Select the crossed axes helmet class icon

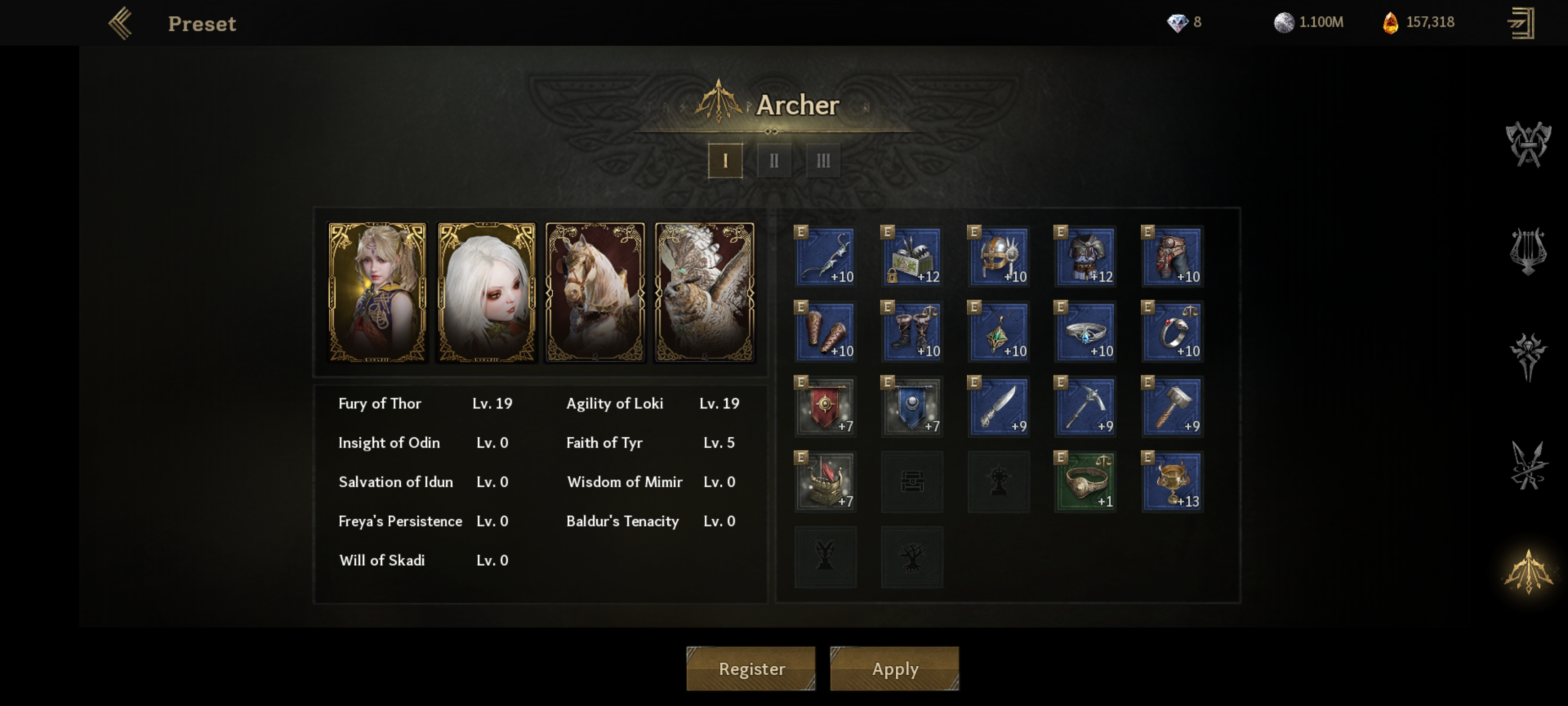coord(1528,144)
